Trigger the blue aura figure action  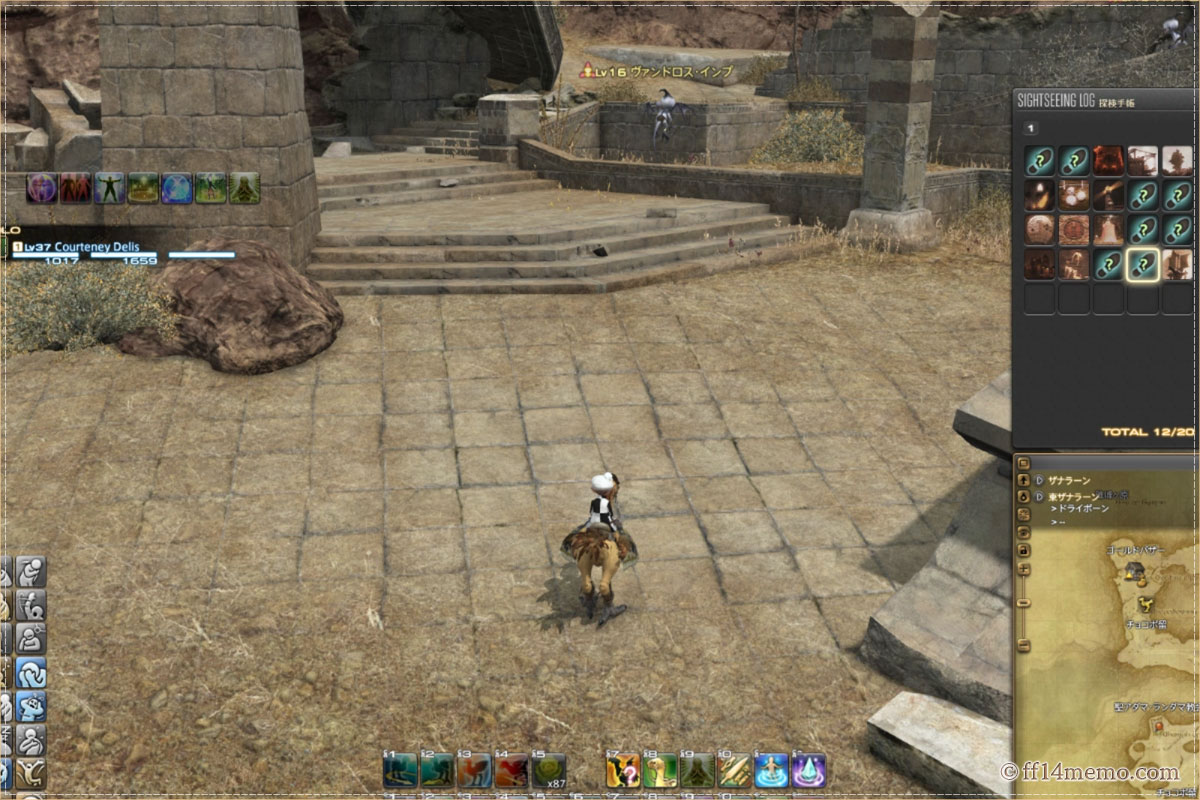coord(771,770)
